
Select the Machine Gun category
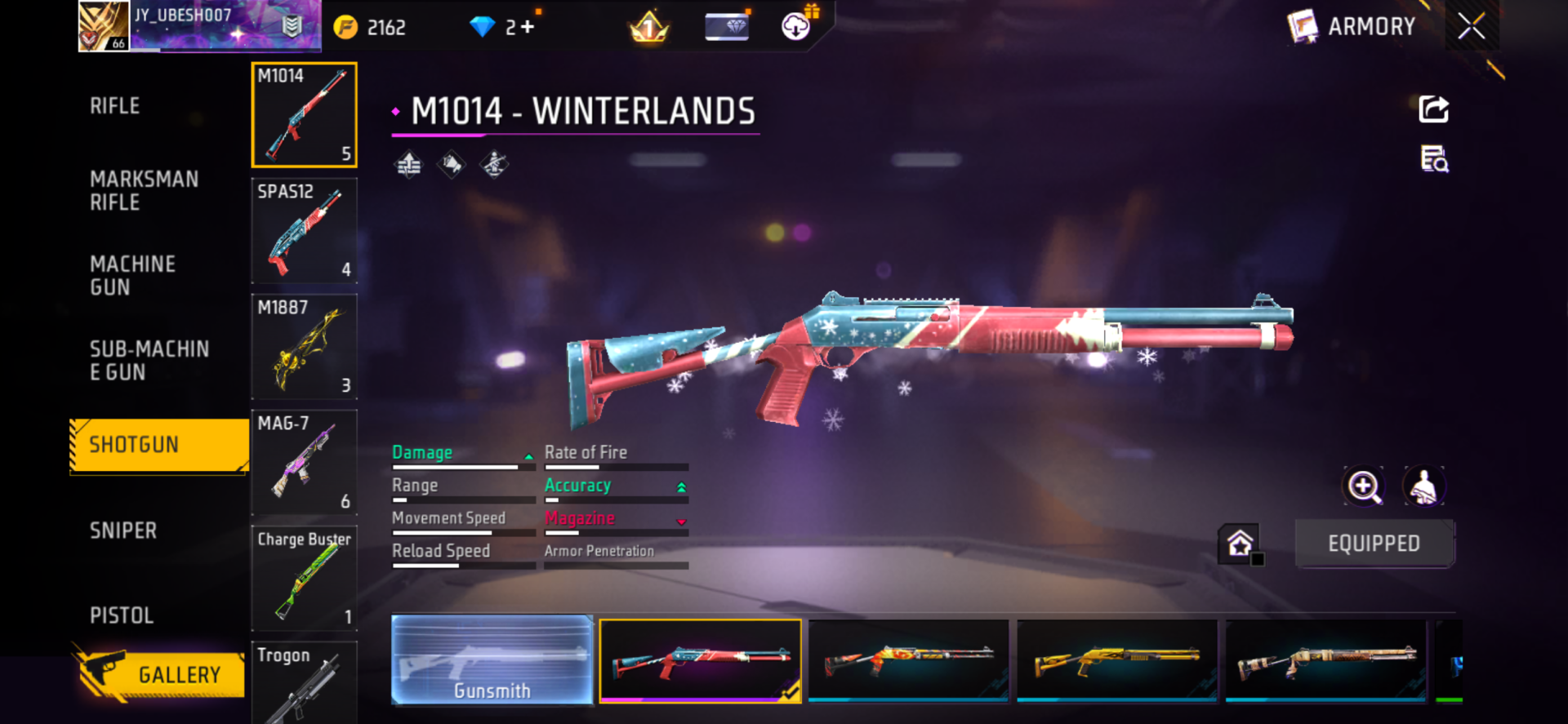(x=132, y=275)
